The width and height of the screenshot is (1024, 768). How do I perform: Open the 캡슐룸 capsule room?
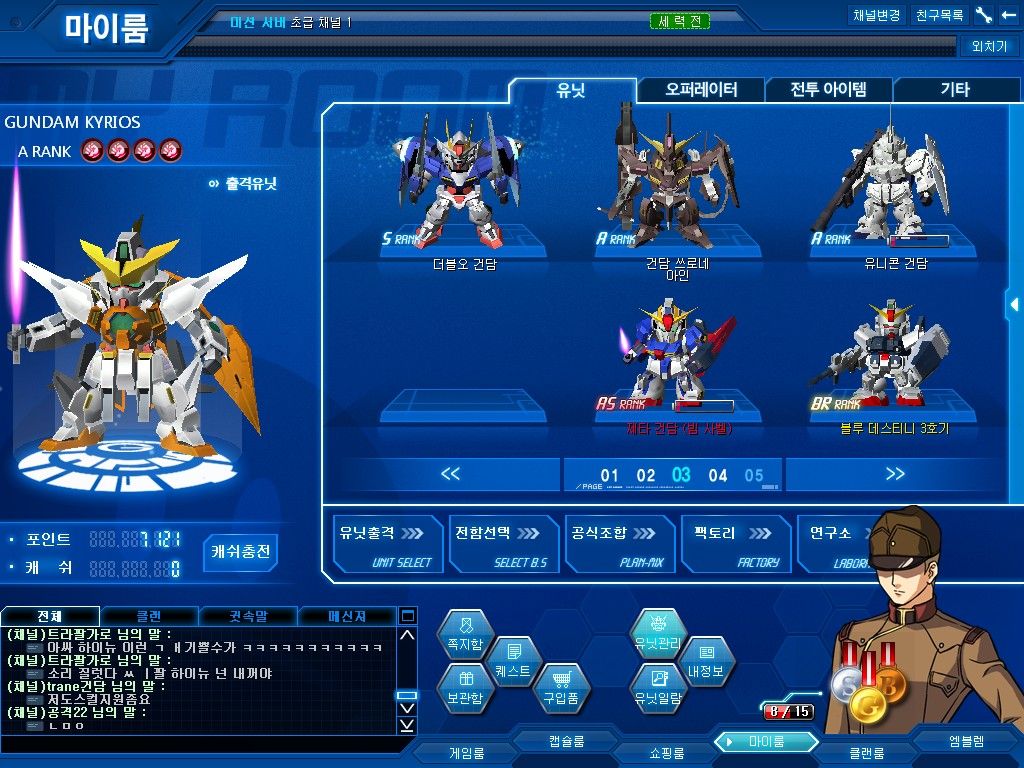coord(566,741)
